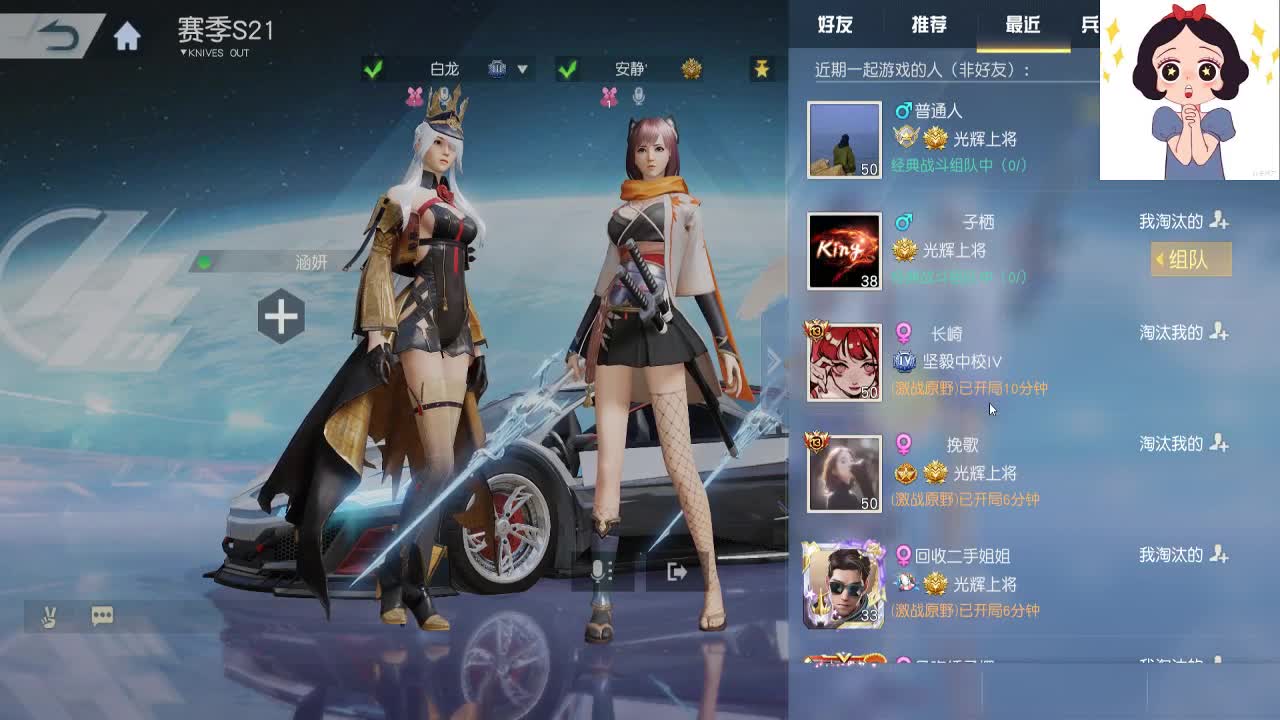The image size is (1280, 720).
Task: Click the exit room icon
Action: (678, 572)
